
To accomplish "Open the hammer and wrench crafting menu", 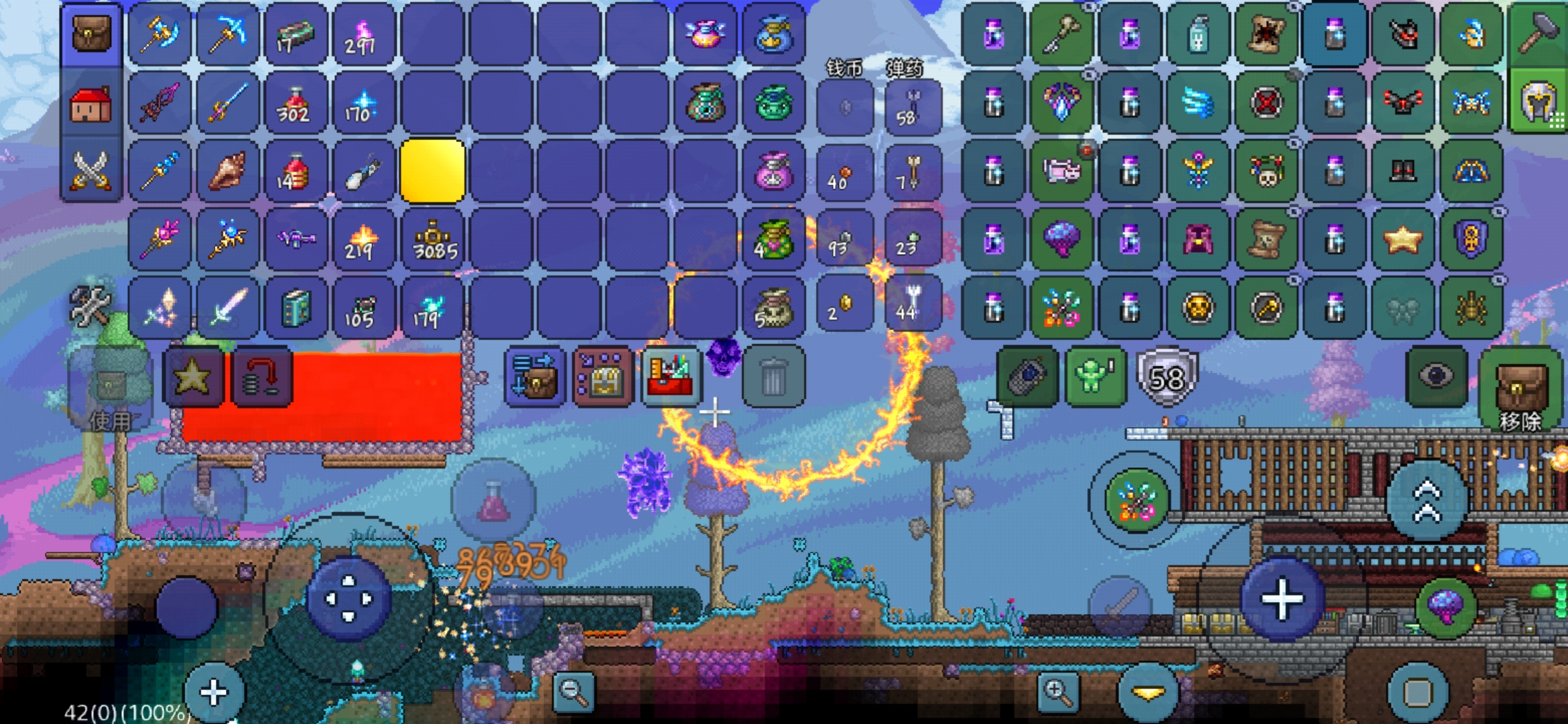I will 90,306.
